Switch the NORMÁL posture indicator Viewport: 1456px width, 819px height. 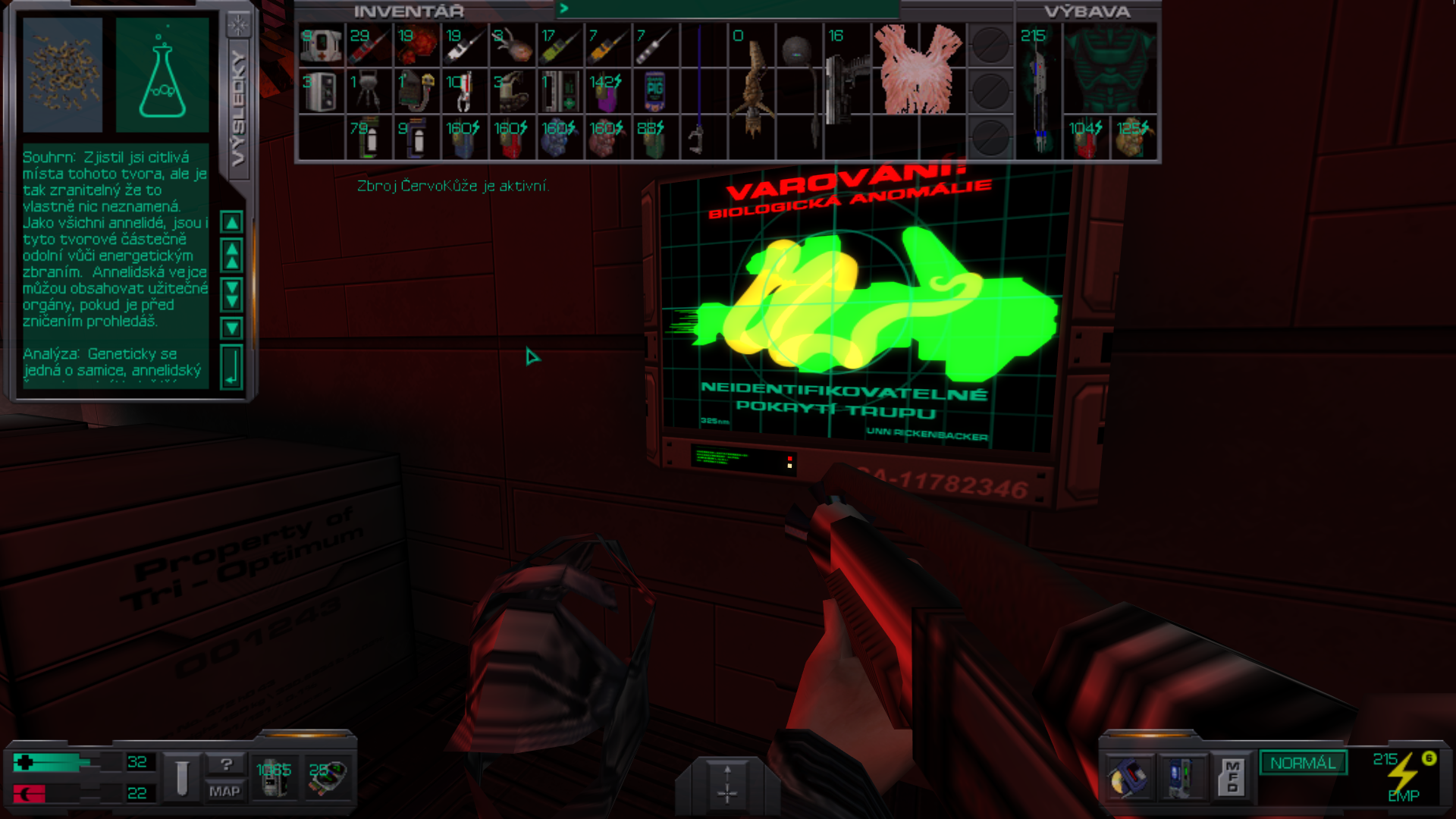[1303, 764]
